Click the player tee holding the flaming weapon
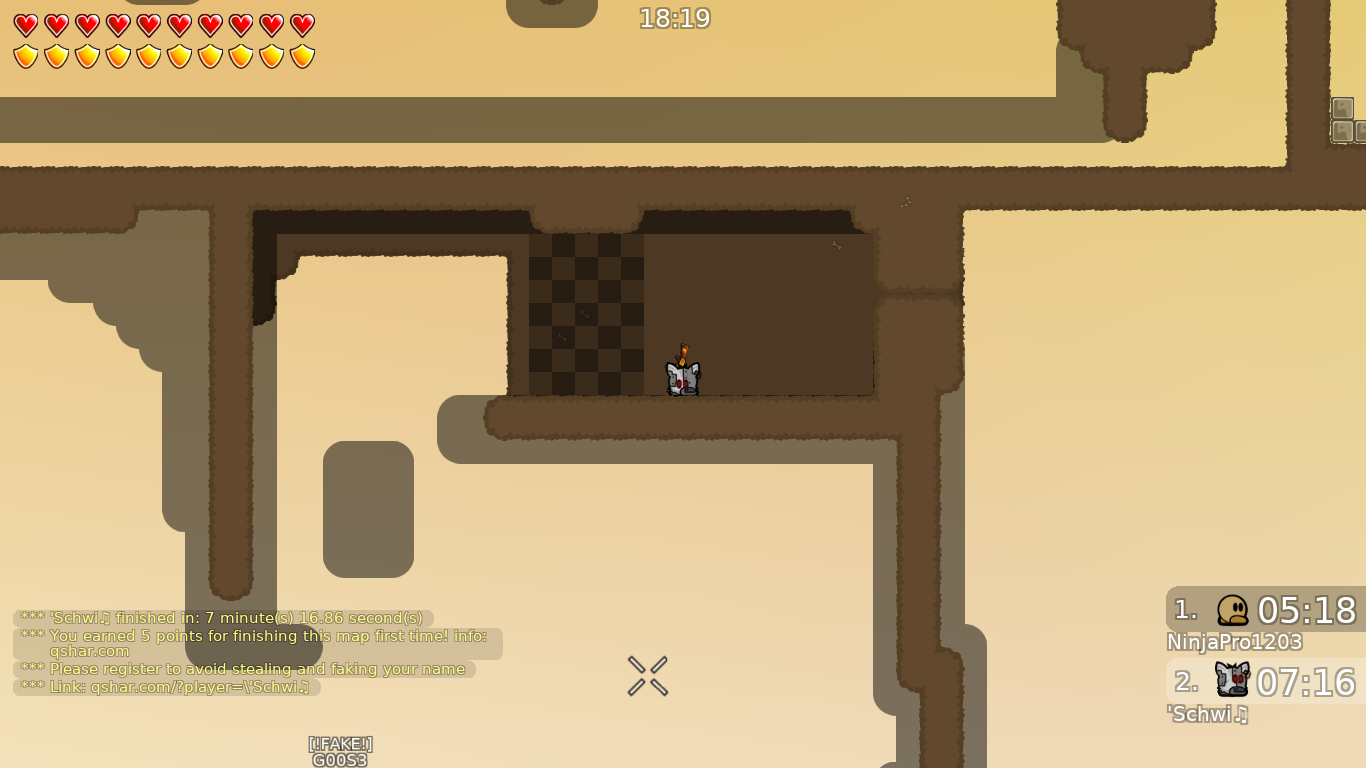The image size is (1366, 768). 682,375
